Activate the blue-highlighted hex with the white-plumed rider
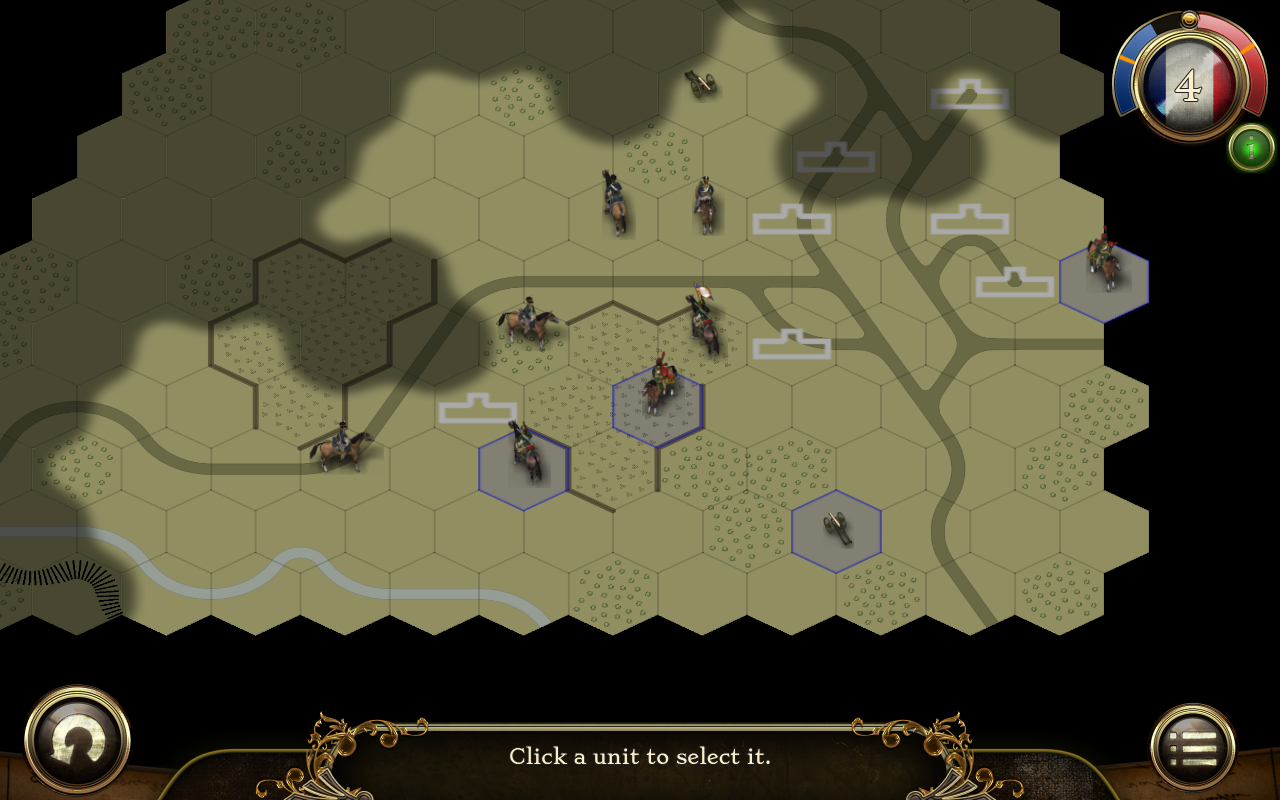The width and height of the screenshot is (1280, 800). pos(660,400)
